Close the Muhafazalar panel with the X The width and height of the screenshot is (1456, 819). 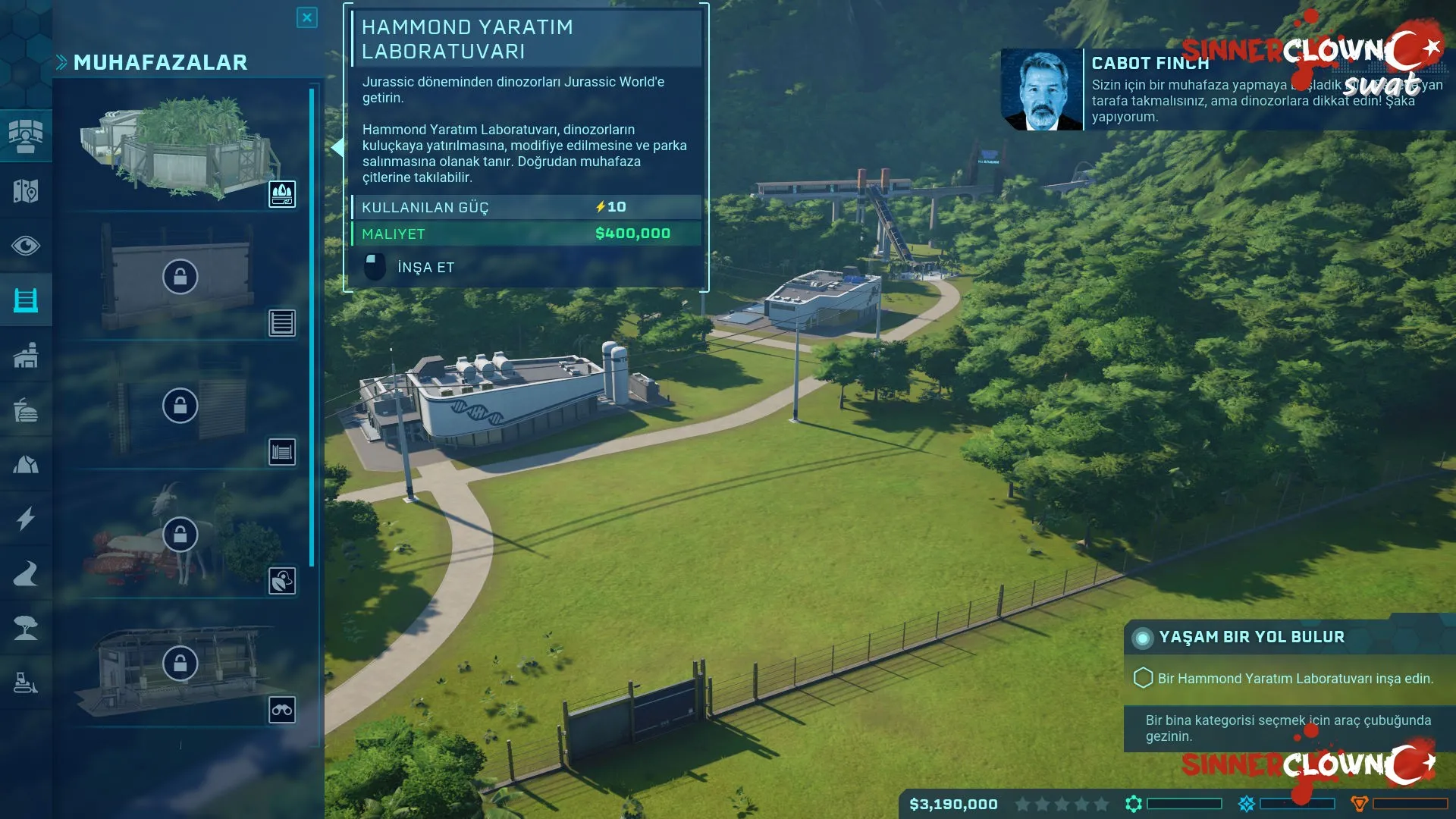pyautogui.click(x=306, y=17)
